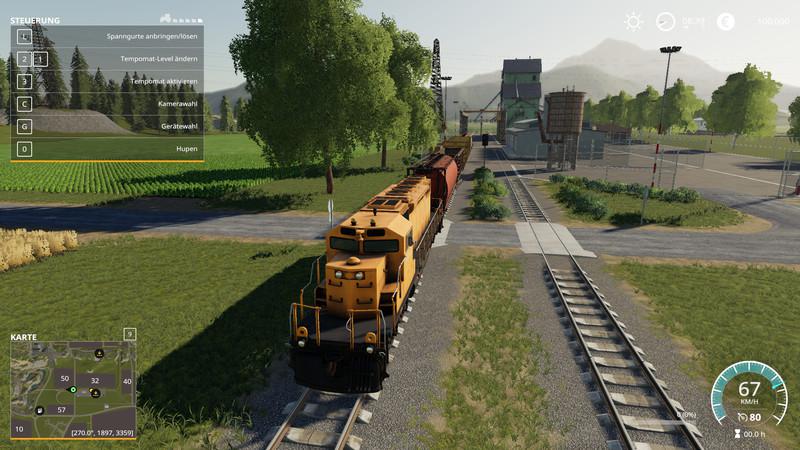This screenshot has width=800, height=450.
Task: Click field 57 on the minimap
Action: (x=61, y=410)
